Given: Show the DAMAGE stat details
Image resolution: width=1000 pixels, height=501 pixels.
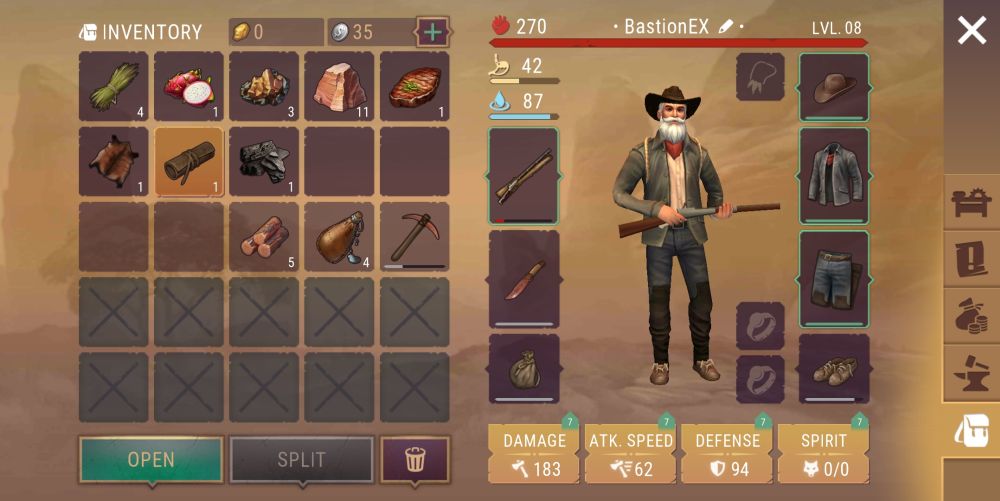Looking at the screenshot, I should (534, 454).
